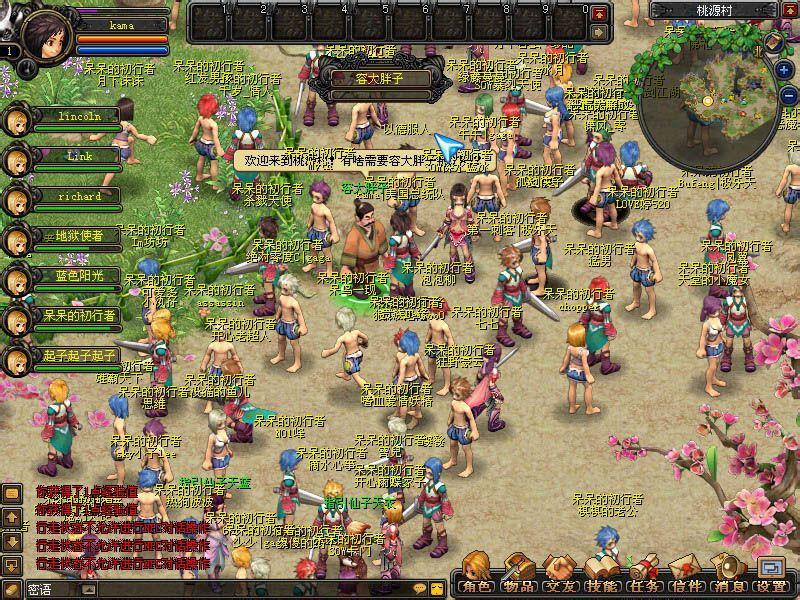Zoom in the minimap with plus button

coord(785,71)
